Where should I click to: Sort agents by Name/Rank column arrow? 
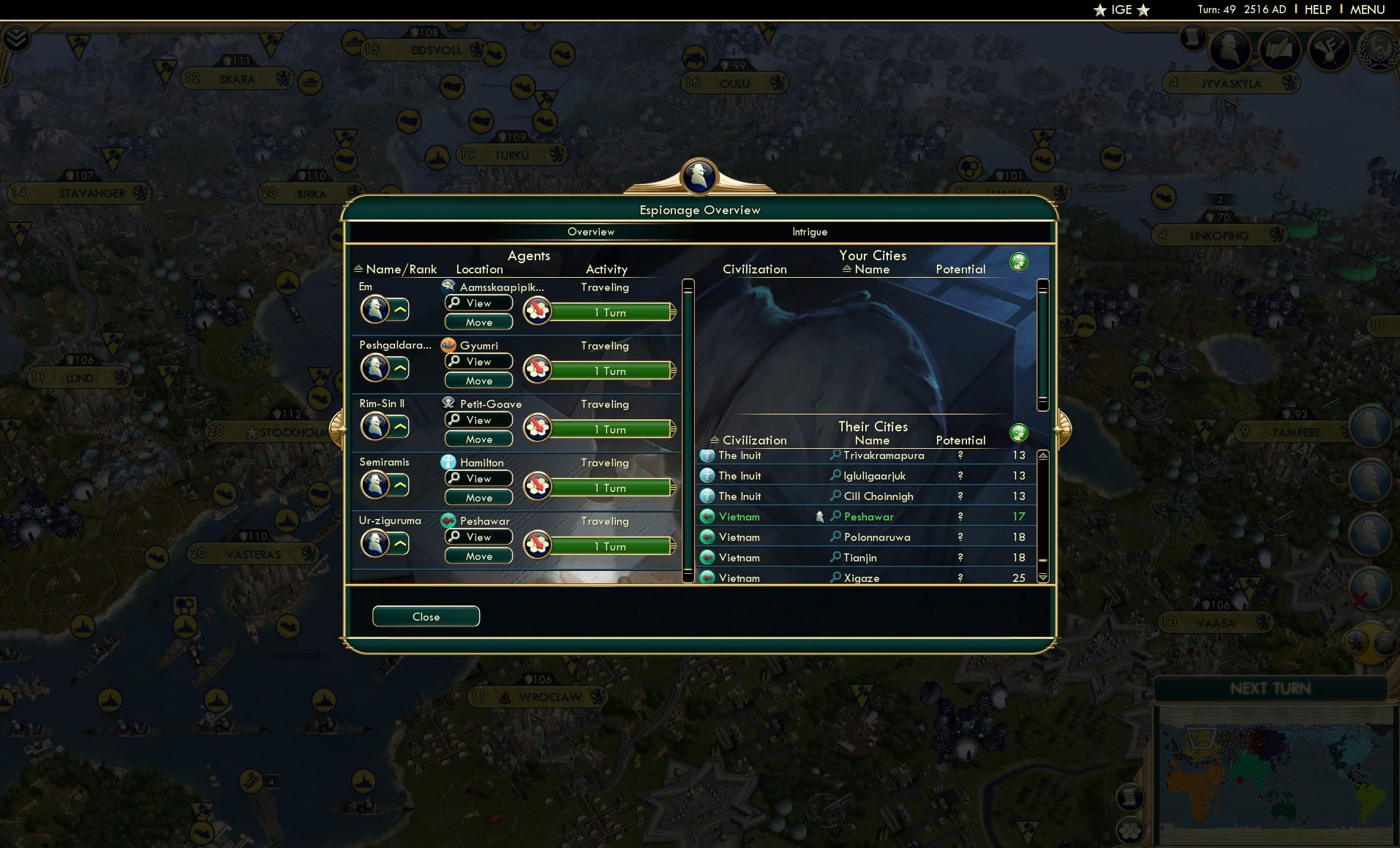(x=358, y=269)
